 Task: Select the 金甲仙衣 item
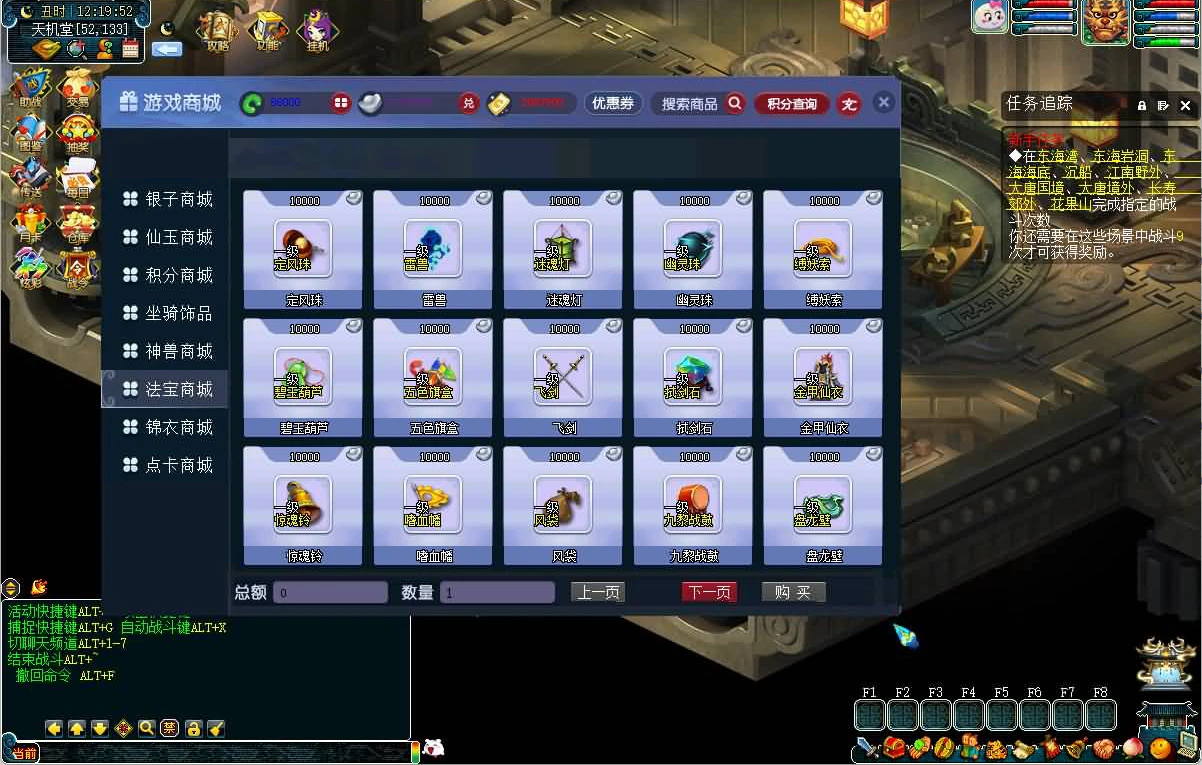point(823,378)
